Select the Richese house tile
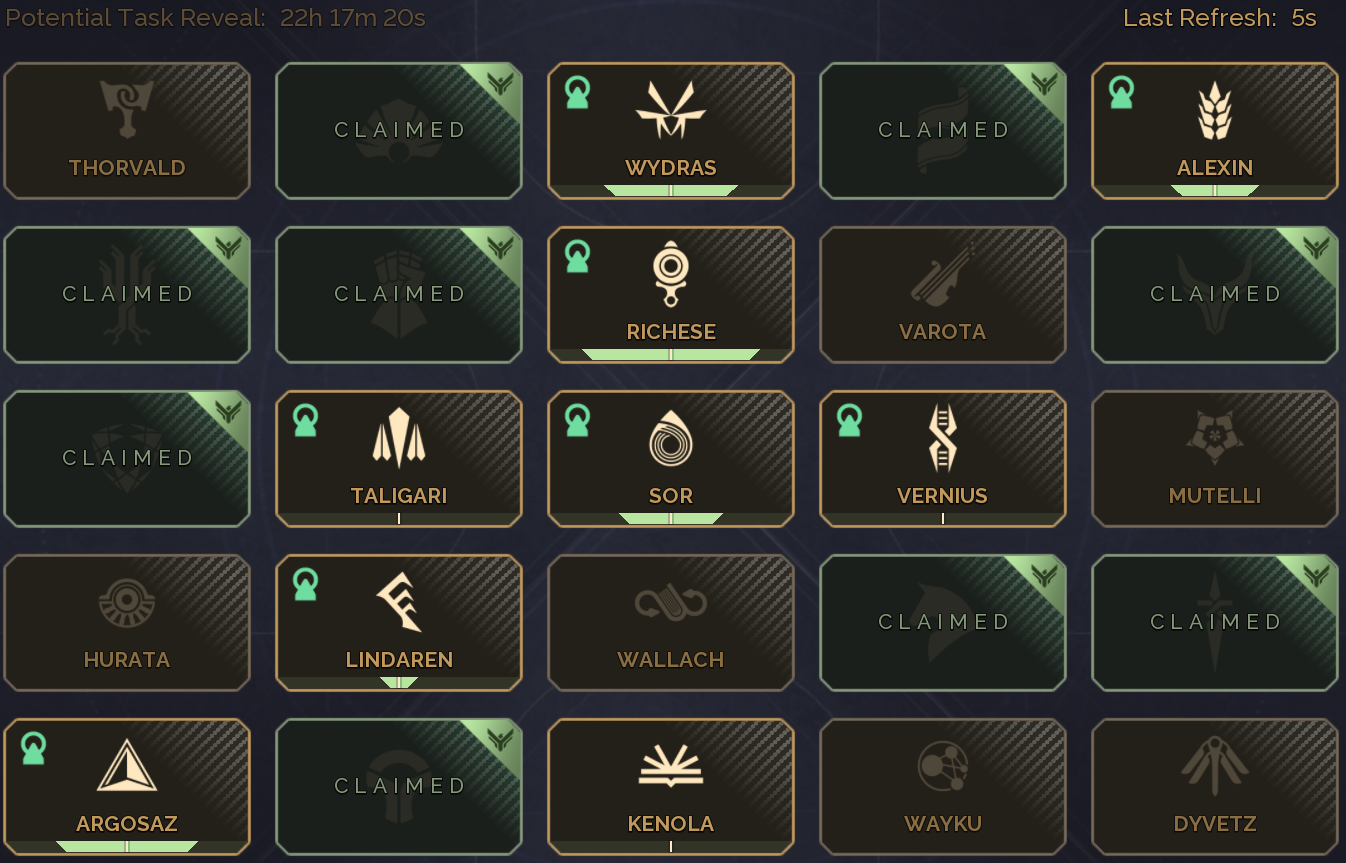1346x863 pixels. (671, 295)
